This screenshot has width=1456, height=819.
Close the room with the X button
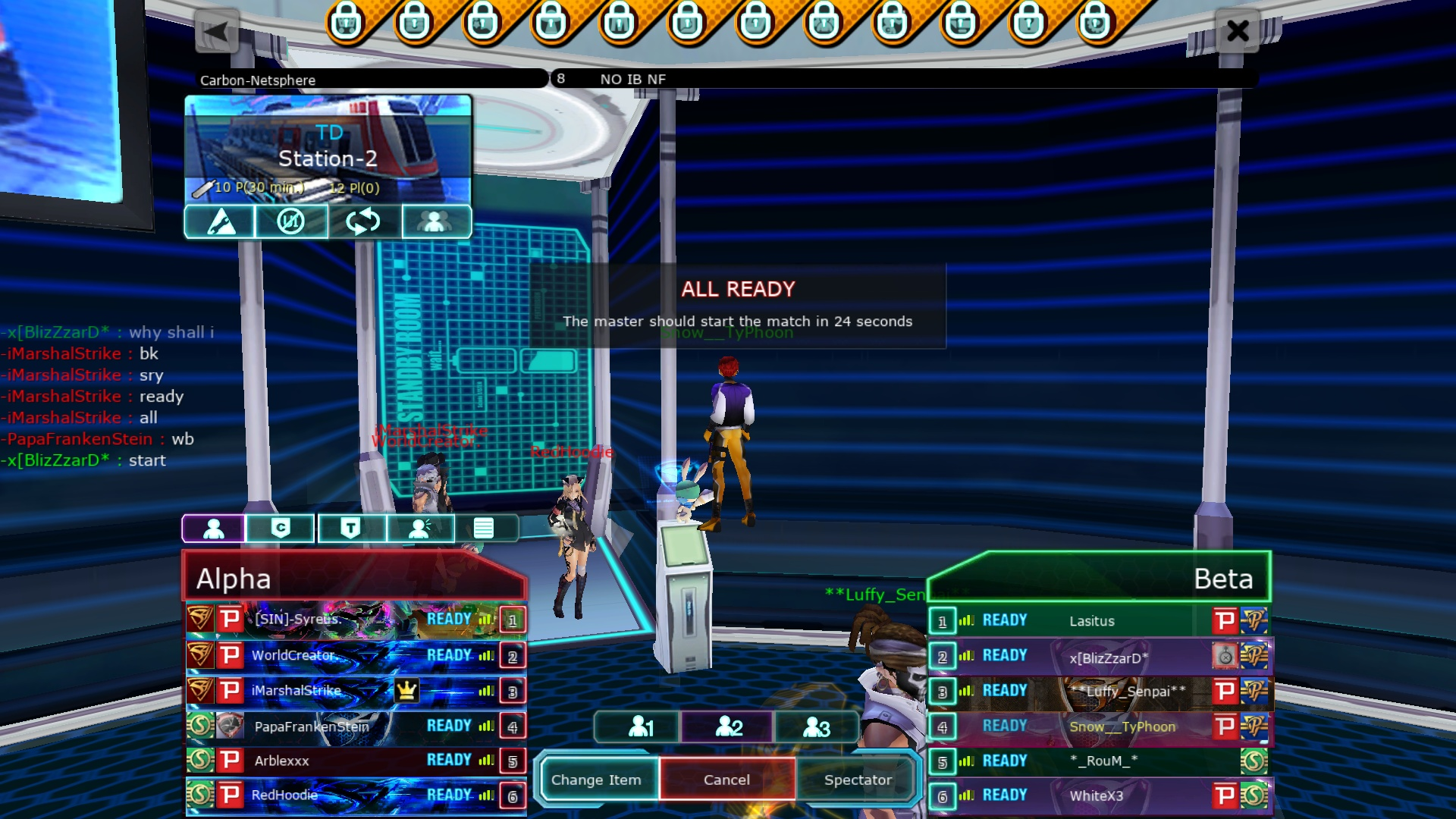tap(1237, 31)
